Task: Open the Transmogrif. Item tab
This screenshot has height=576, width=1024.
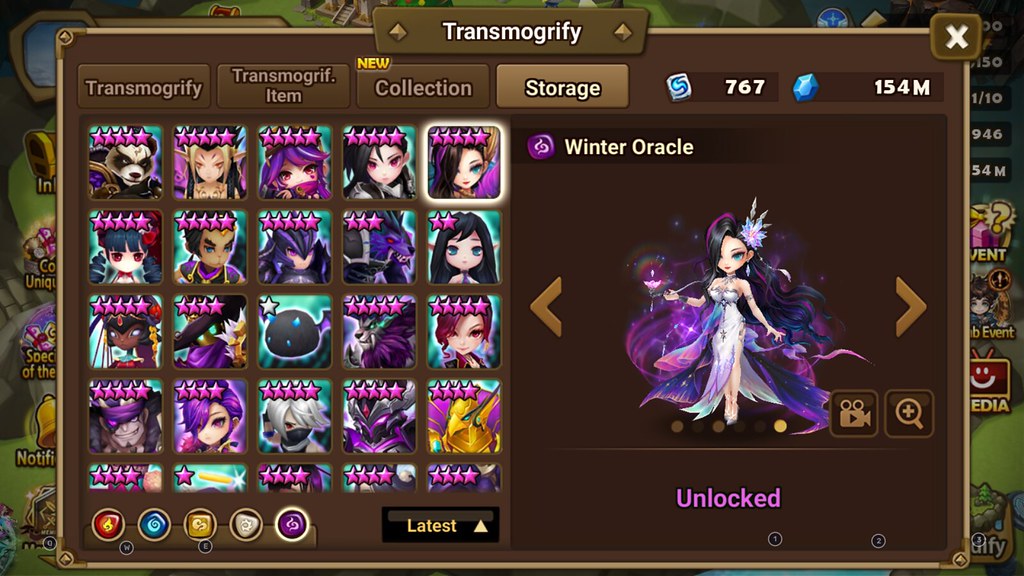Action: (283, 86)
